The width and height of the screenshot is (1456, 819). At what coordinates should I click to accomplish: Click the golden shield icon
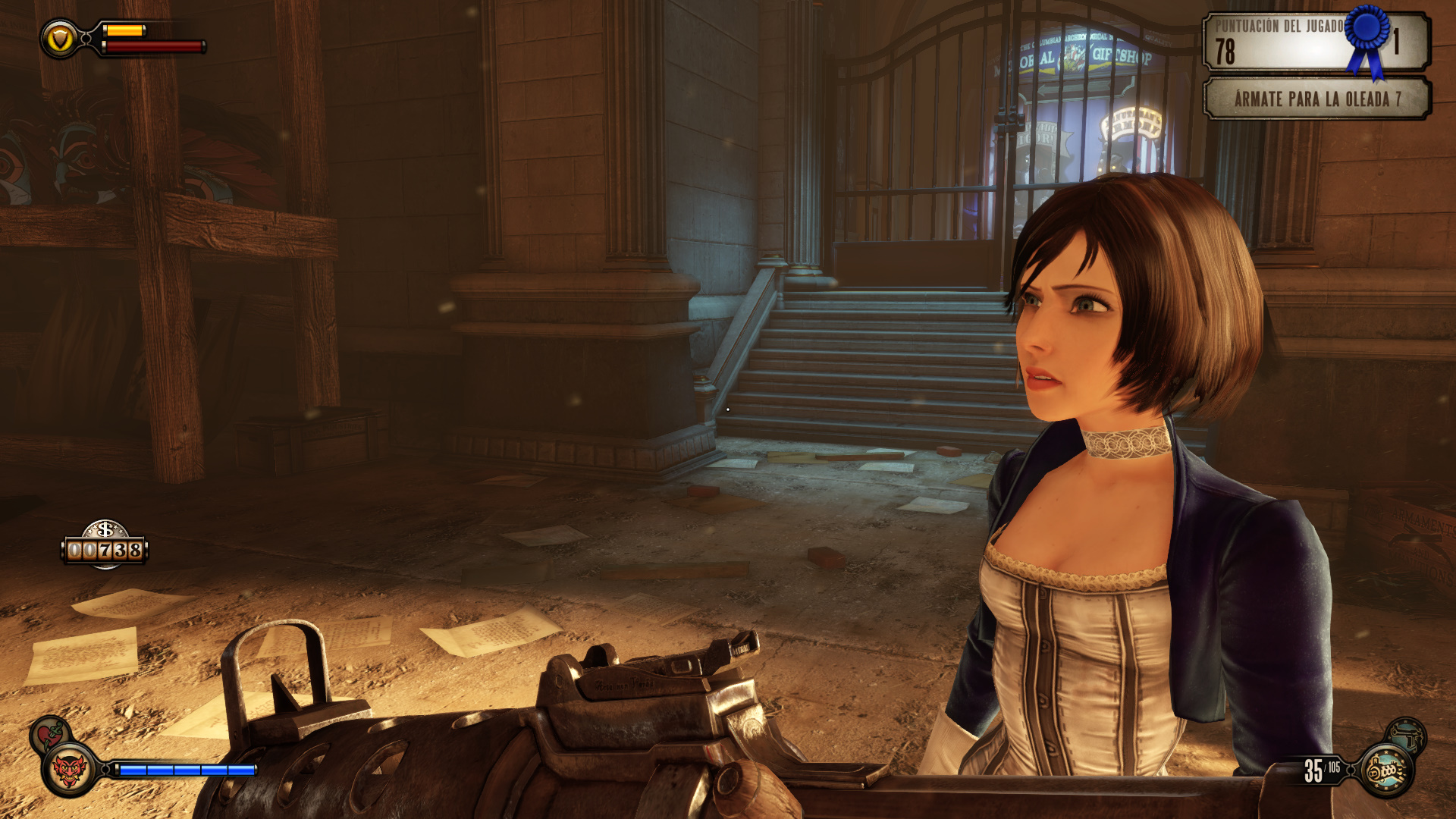61,38
